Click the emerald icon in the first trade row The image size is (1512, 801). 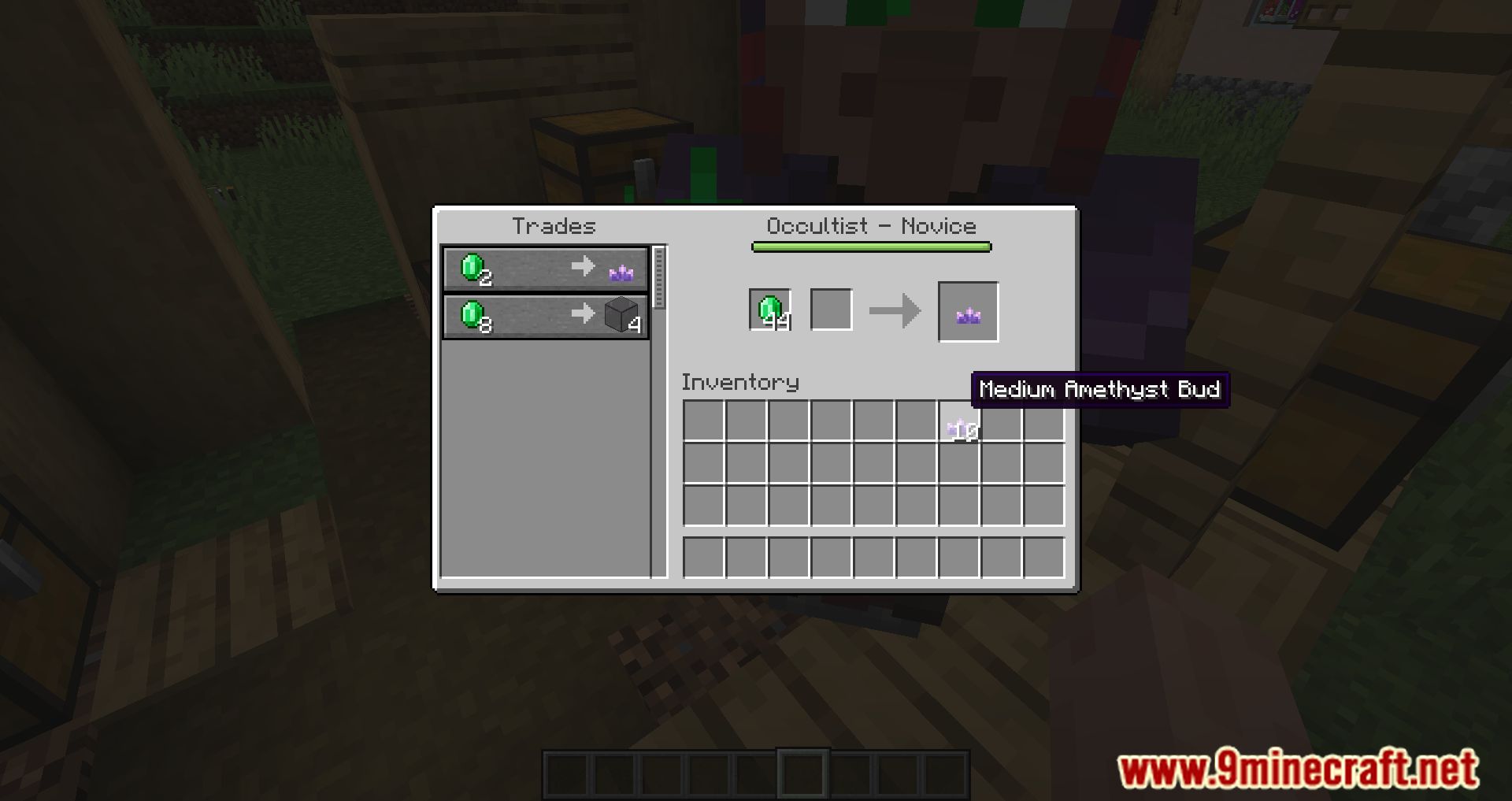472,268
